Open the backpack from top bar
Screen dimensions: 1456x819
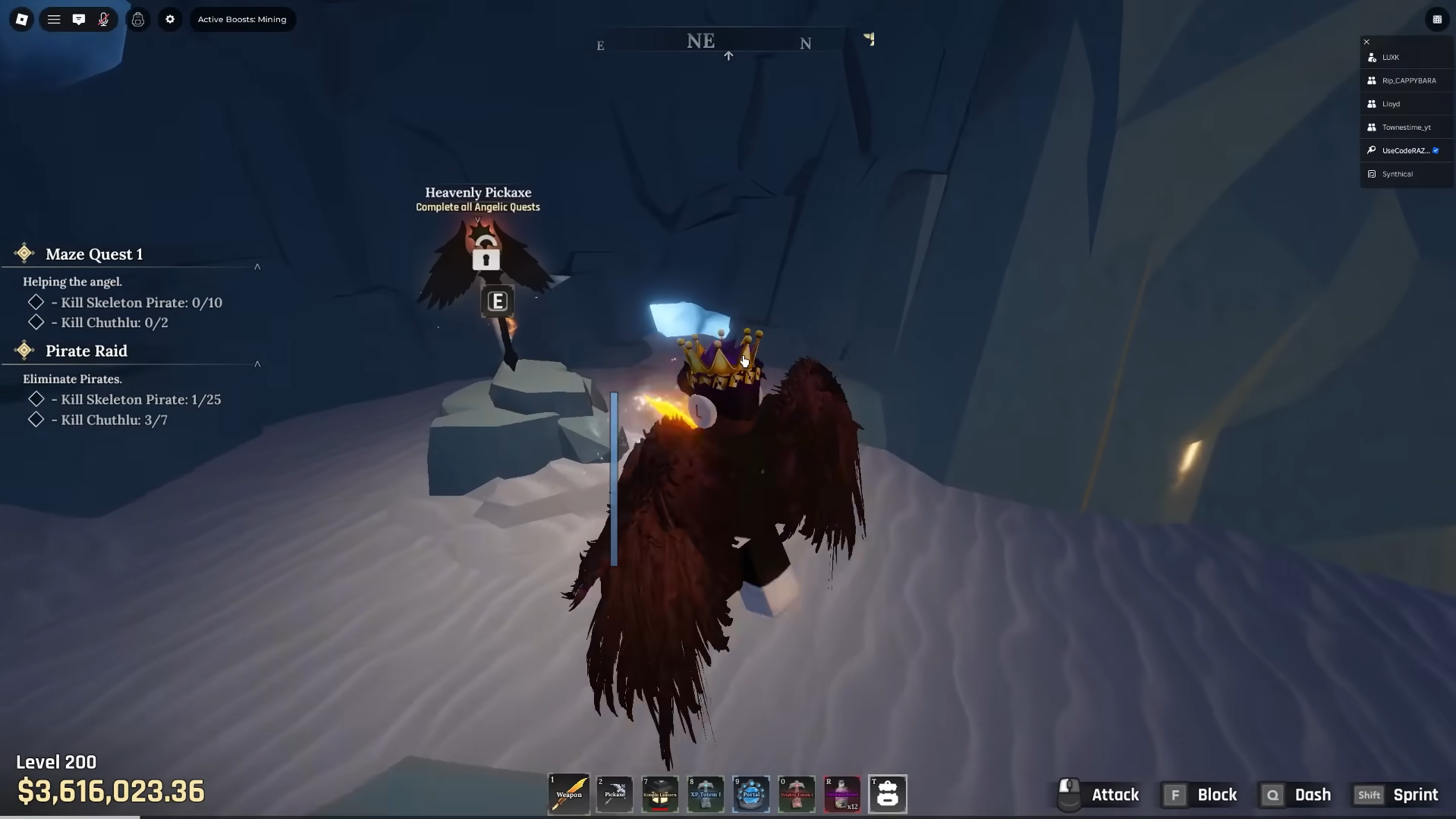click(138, 20)
